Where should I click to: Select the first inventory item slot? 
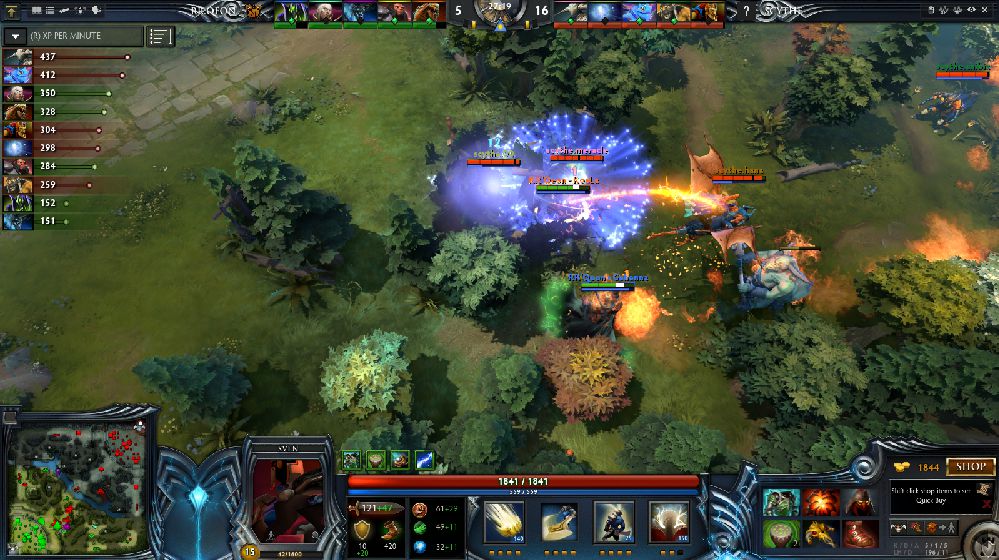pyautogui.click(x=781, y=501)
